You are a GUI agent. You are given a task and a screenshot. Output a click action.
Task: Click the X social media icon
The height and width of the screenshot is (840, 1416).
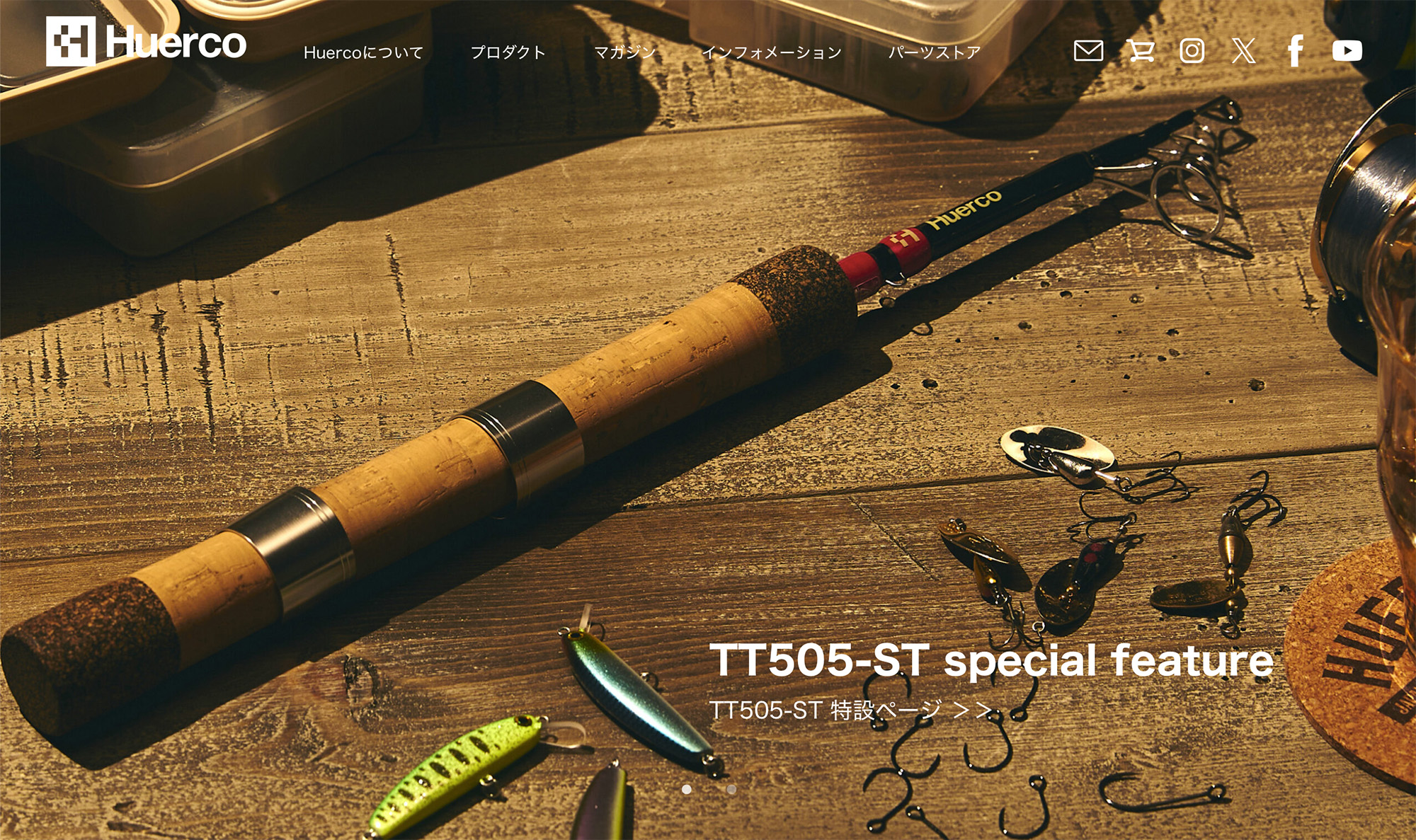[1243, 51]
